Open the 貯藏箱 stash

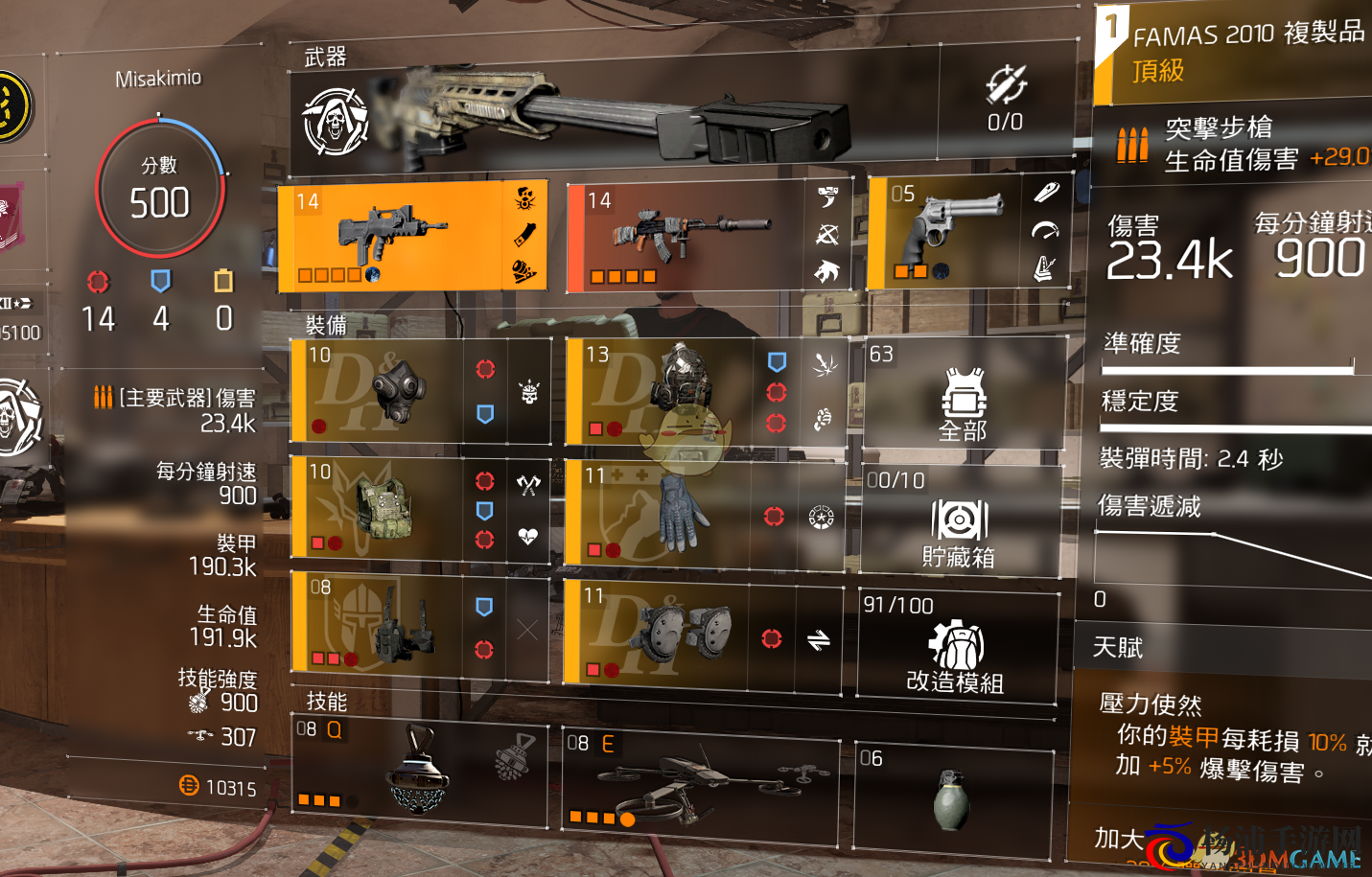[959, 520]
